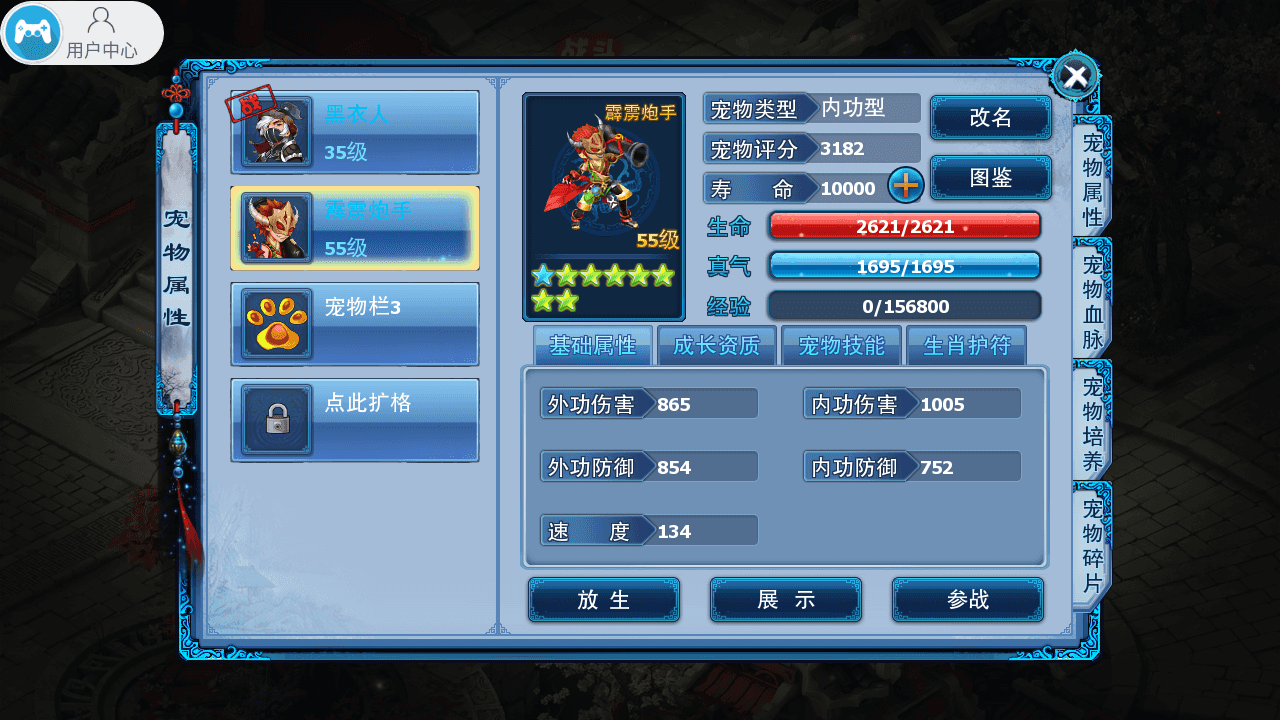Open the 成长资质 tab
The width and height of the screenshot is (1280, 720).
tap(716, 346)
